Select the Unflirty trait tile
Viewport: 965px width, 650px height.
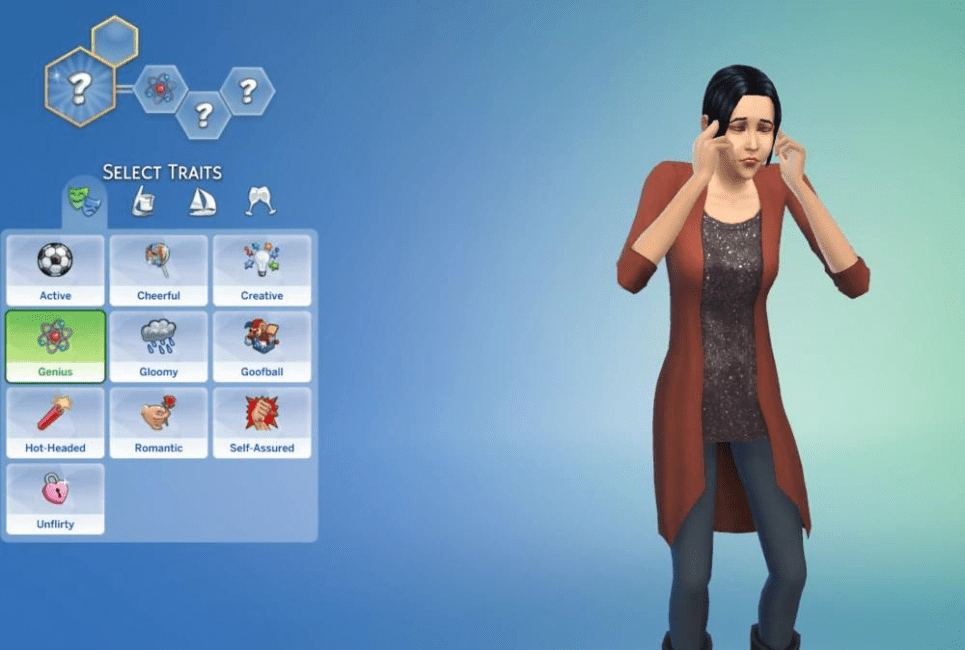[55, 498]
